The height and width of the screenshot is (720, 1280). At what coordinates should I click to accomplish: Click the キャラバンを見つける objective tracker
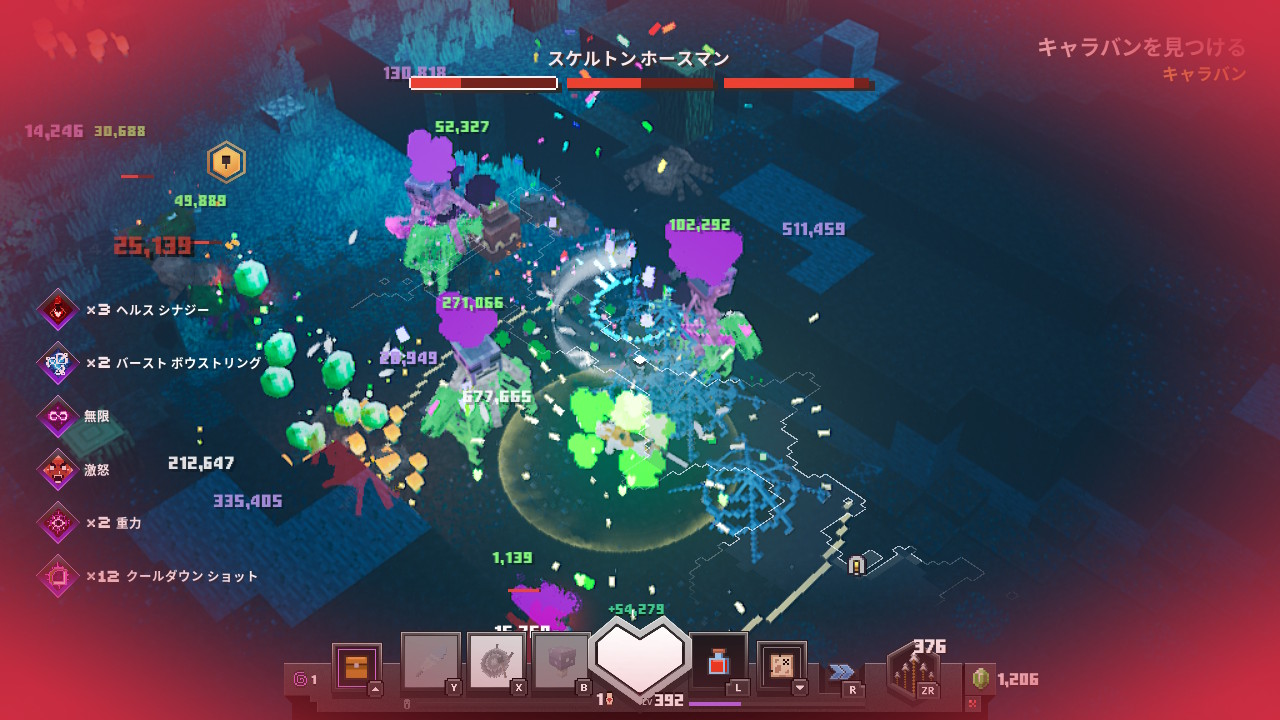pyautogui.click(x=1141, y=47)
